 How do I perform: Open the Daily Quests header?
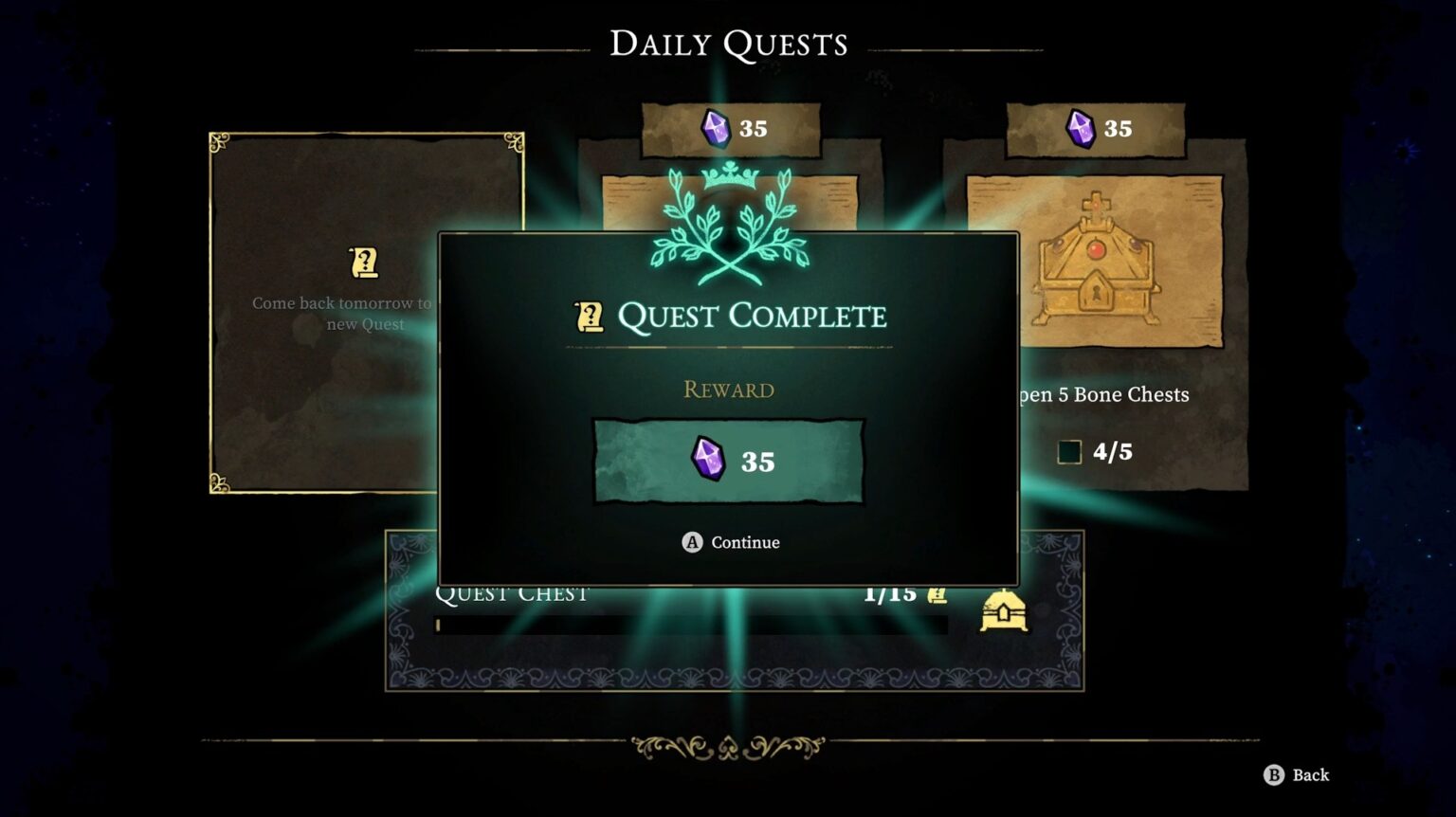[728, 42]
